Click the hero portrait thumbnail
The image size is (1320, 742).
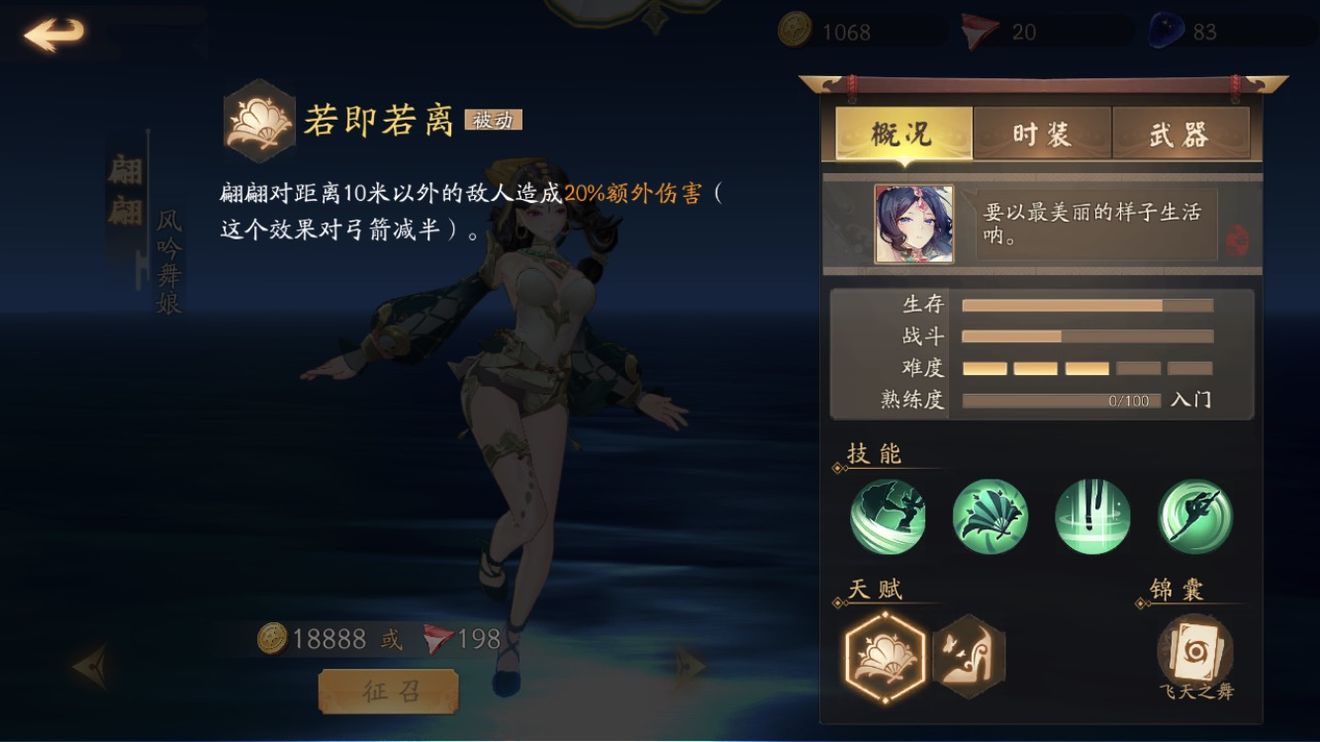tap(914, 224)
